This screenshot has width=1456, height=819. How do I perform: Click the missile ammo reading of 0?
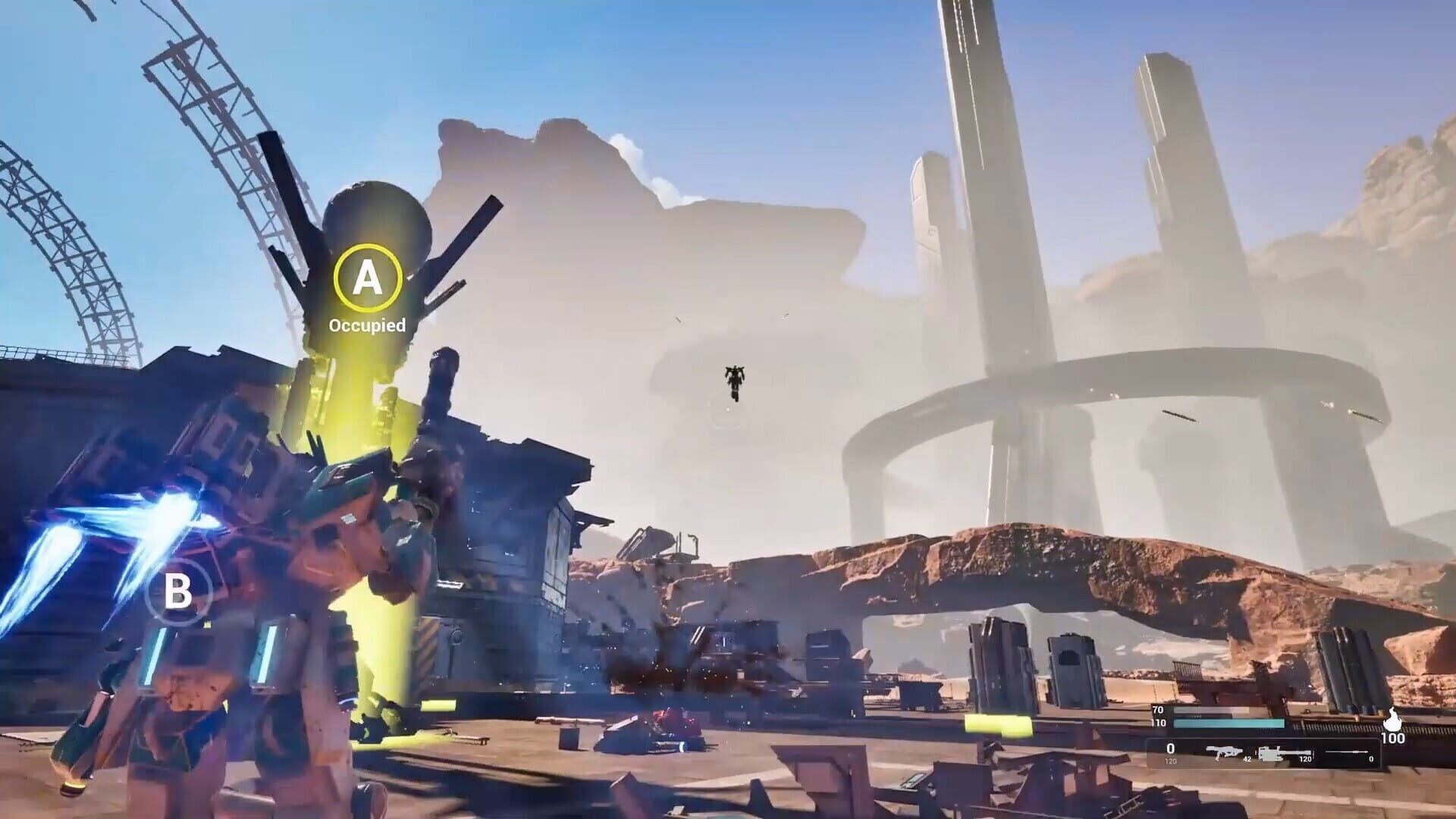point(1371,760)
